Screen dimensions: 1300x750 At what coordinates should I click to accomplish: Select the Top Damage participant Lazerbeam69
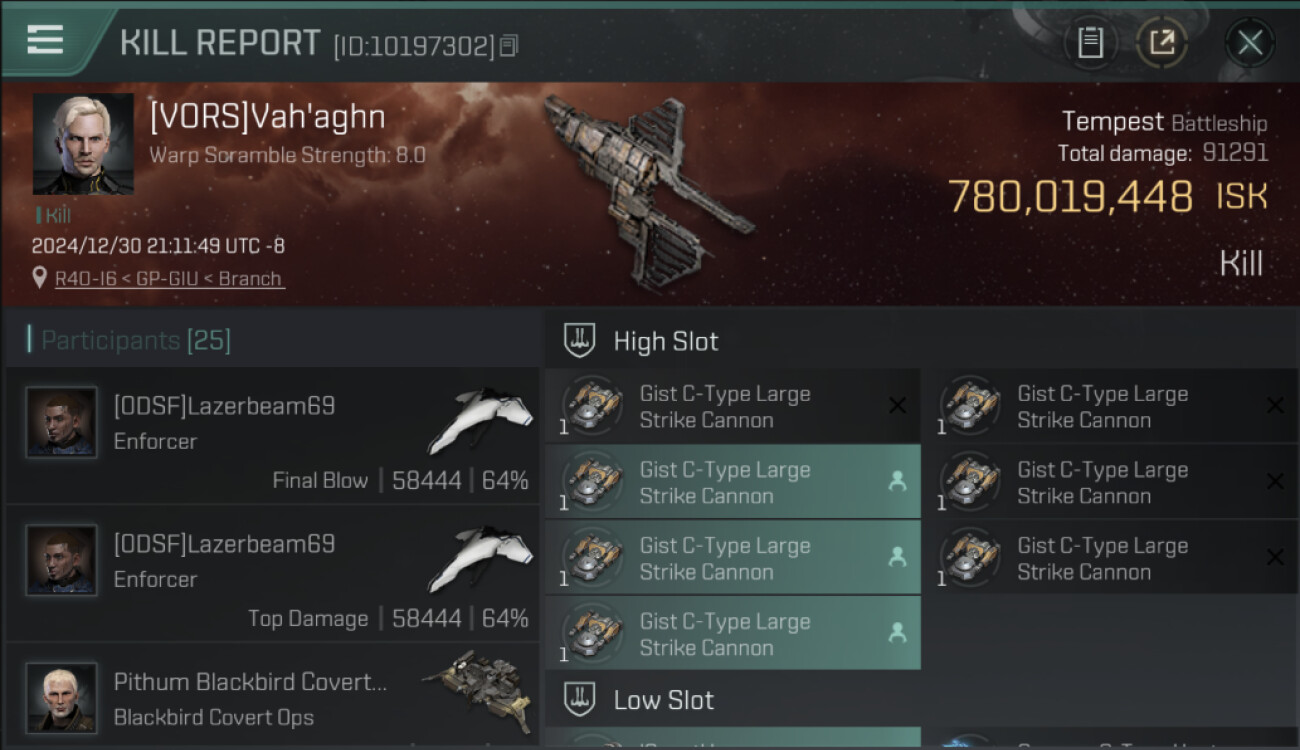[x=272, y=574]
